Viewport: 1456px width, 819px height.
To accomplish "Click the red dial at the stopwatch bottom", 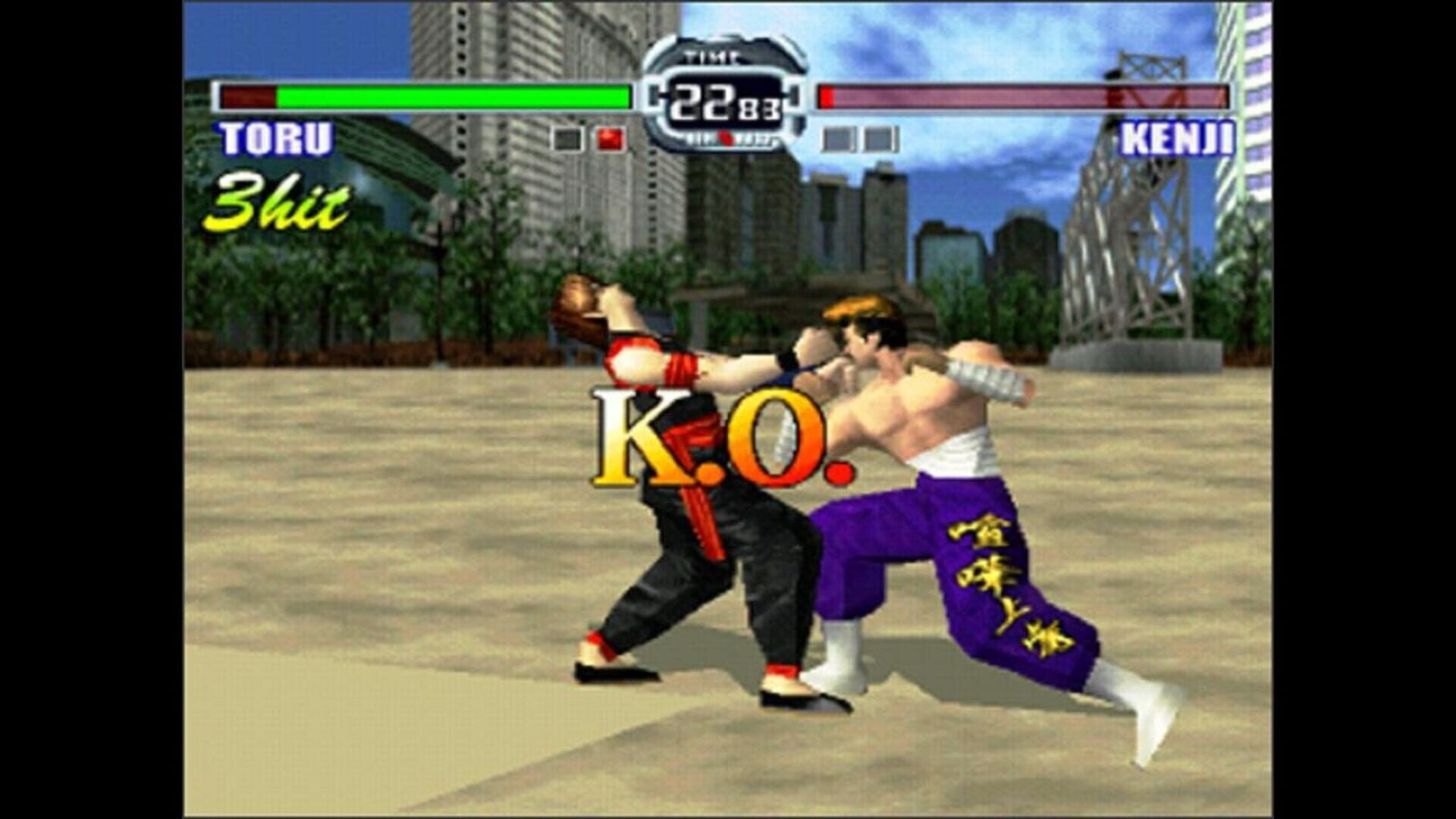I will [x=728, y=139].
